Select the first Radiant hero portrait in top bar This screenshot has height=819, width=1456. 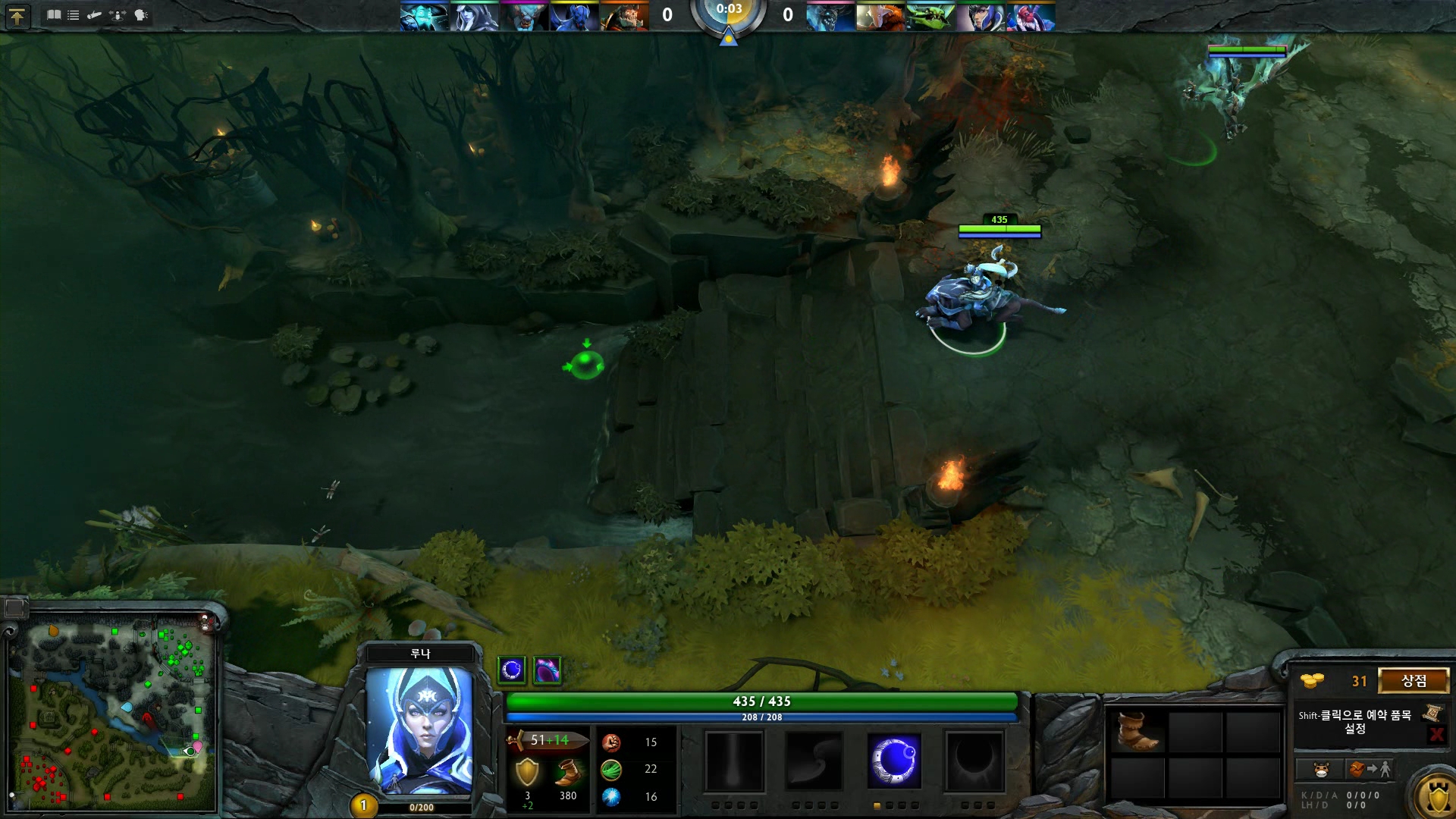coord(424,17)
